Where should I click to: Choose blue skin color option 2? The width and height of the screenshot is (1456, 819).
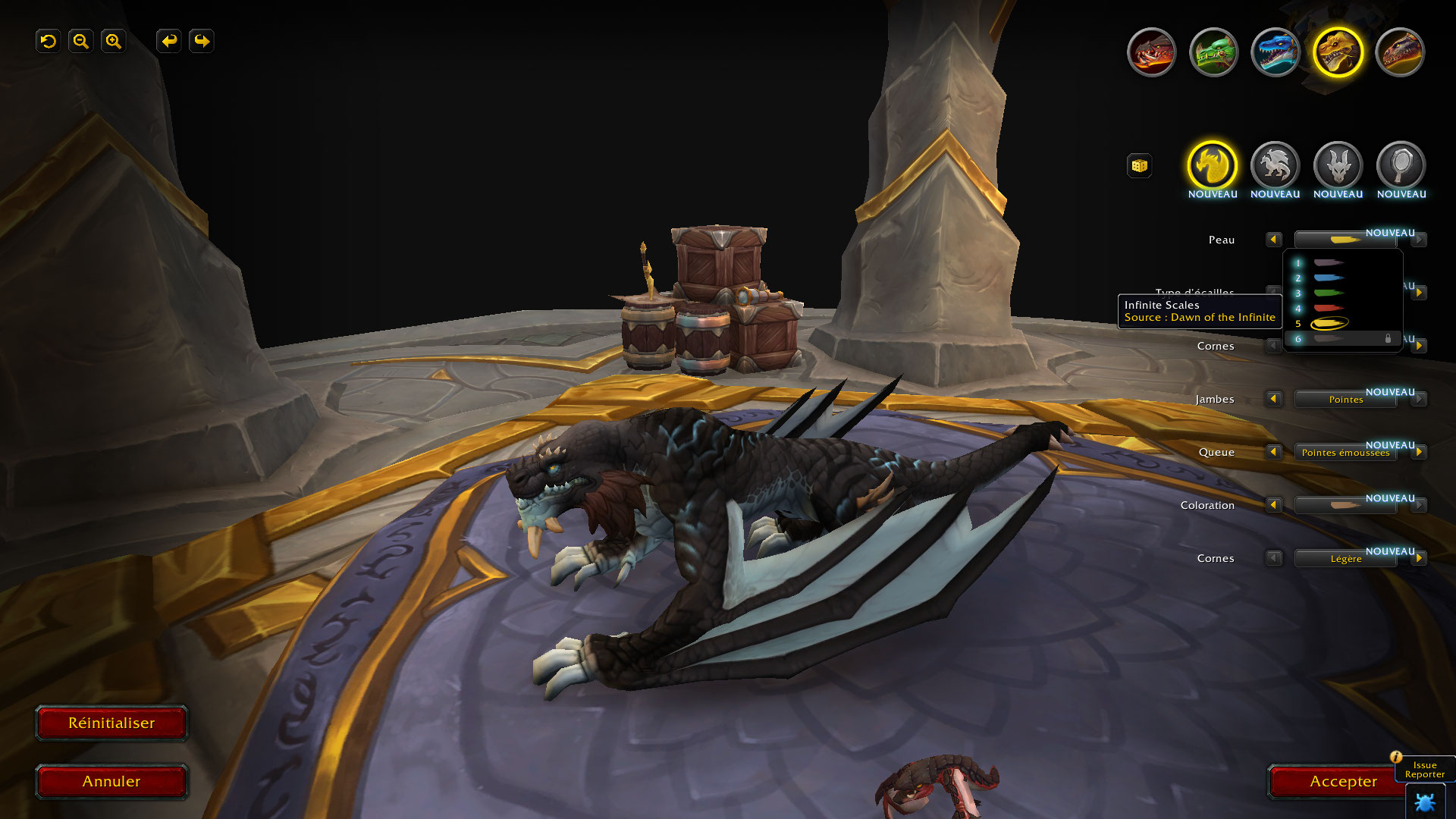click(x=1328, y=278)
